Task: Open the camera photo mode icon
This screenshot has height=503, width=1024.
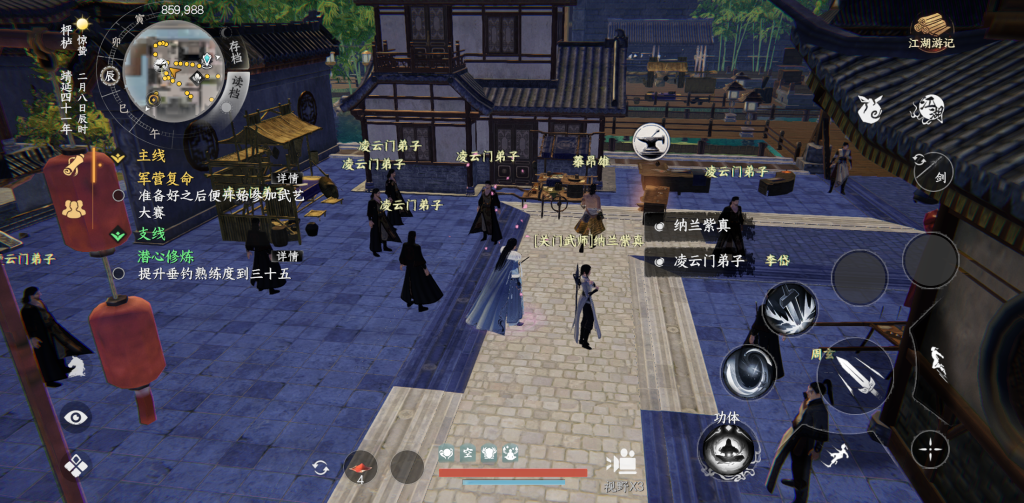Action: [x=622, y=462]
